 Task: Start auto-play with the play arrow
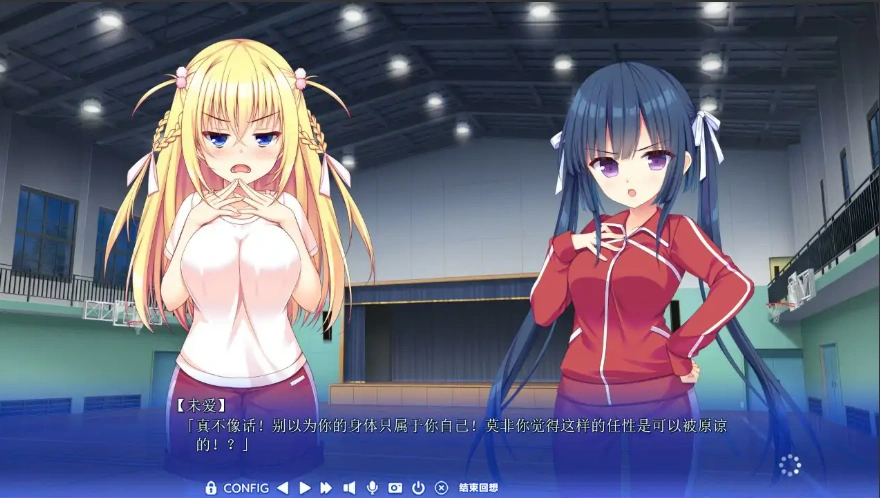304,488
